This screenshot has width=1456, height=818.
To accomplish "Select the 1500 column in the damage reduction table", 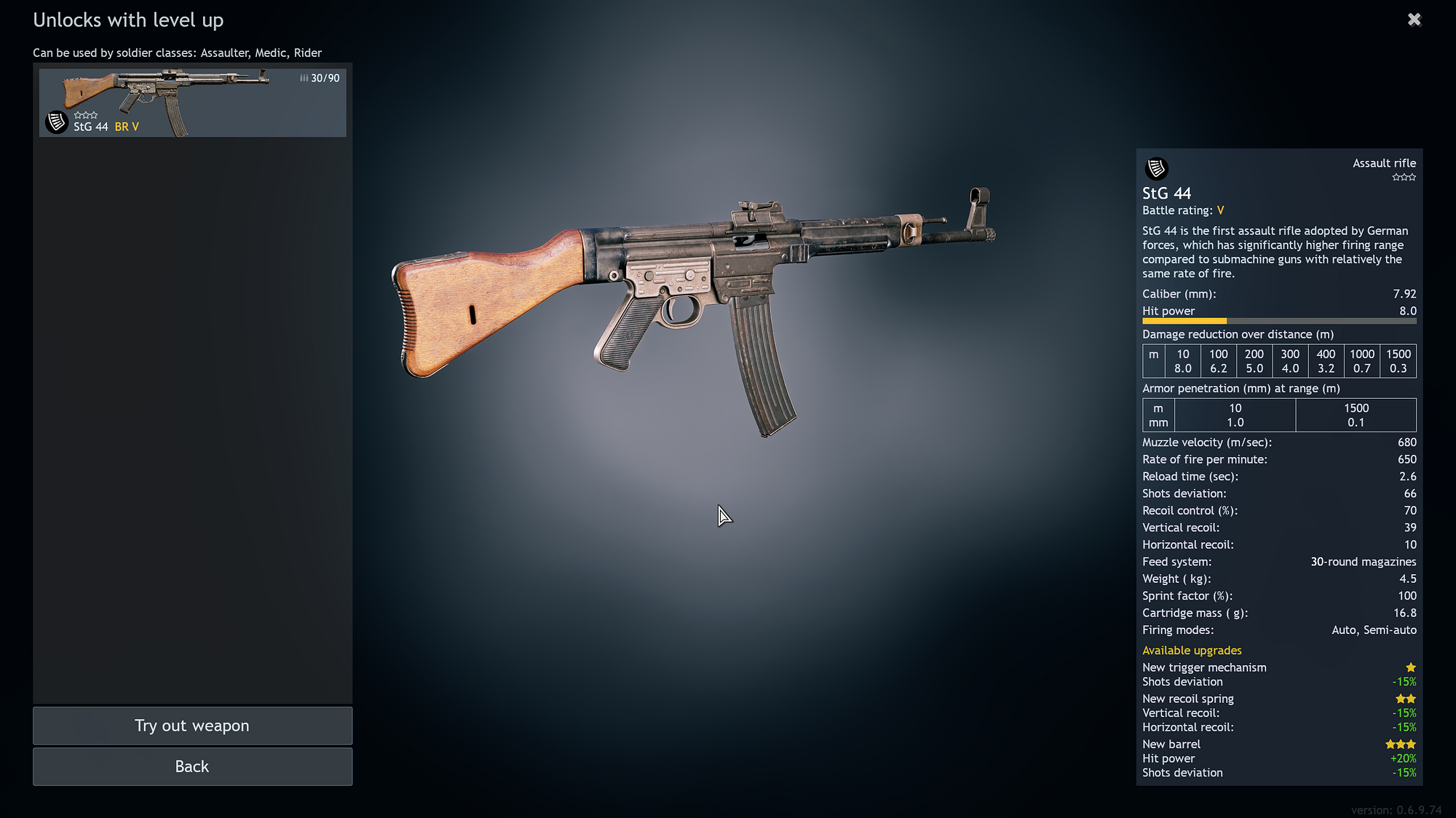I will [1398, 361].
